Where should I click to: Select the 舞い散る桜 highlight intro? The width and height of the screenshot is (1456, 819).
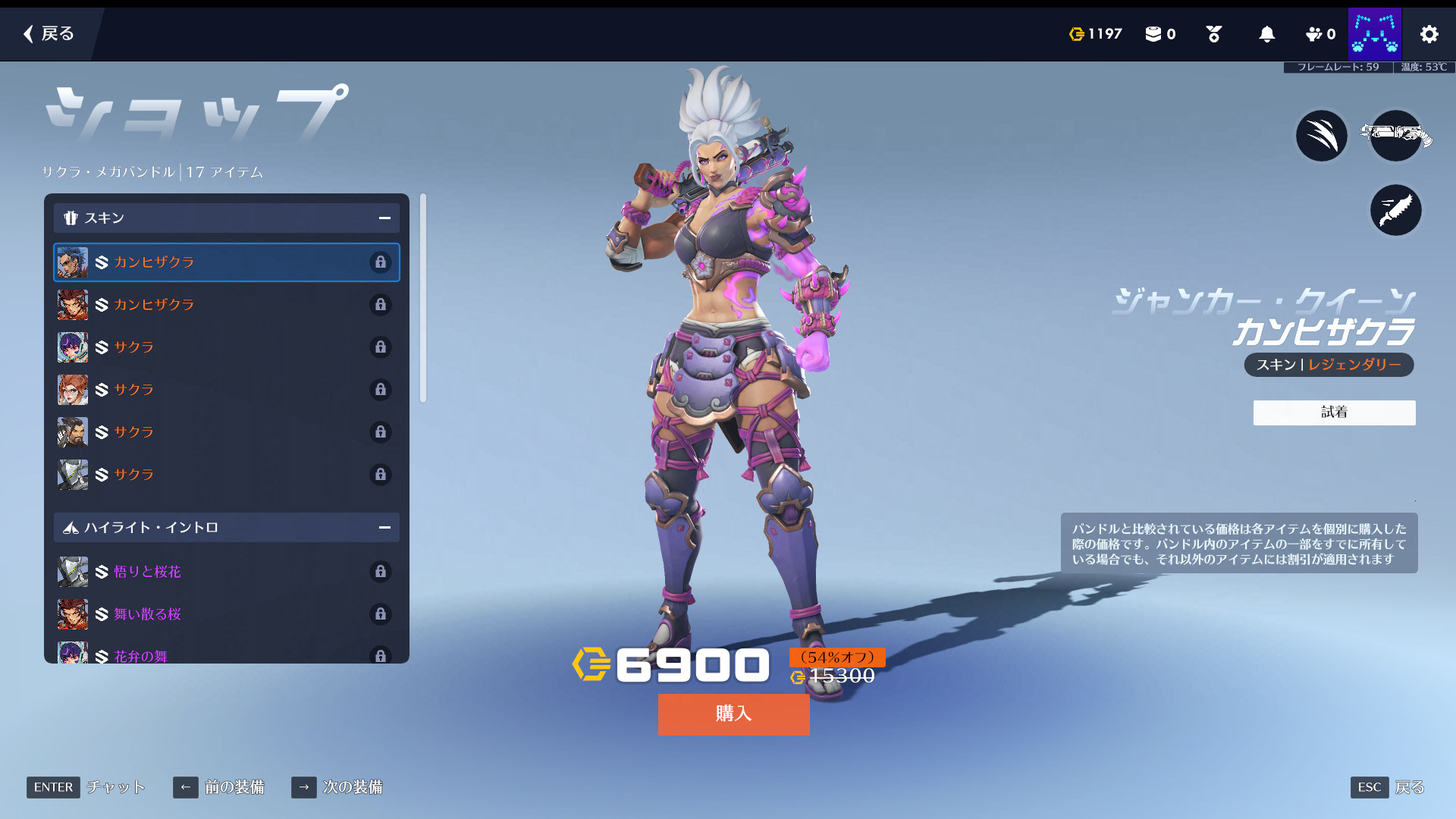(226, 614)
